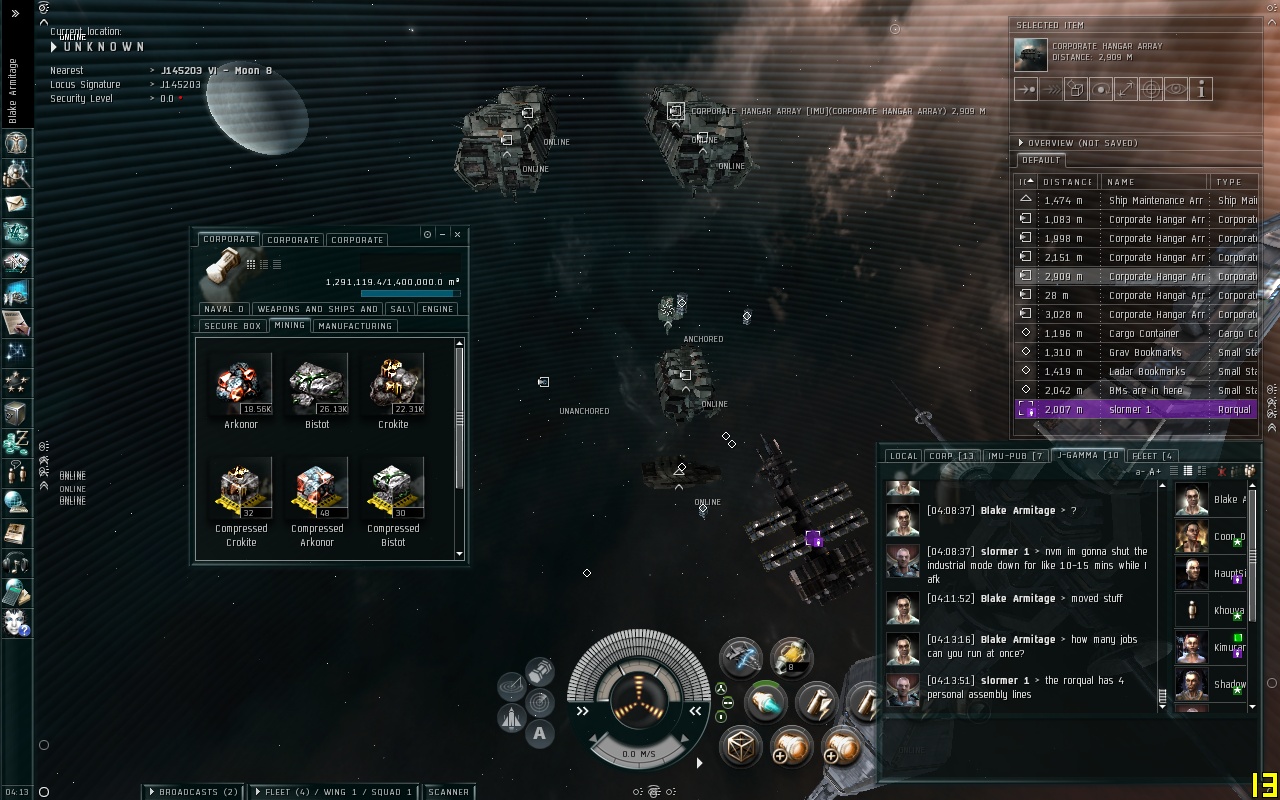Open the Scanner panel
Image resolution: width=1280 pixels, height=800 pixels.
tap(448, 792)
